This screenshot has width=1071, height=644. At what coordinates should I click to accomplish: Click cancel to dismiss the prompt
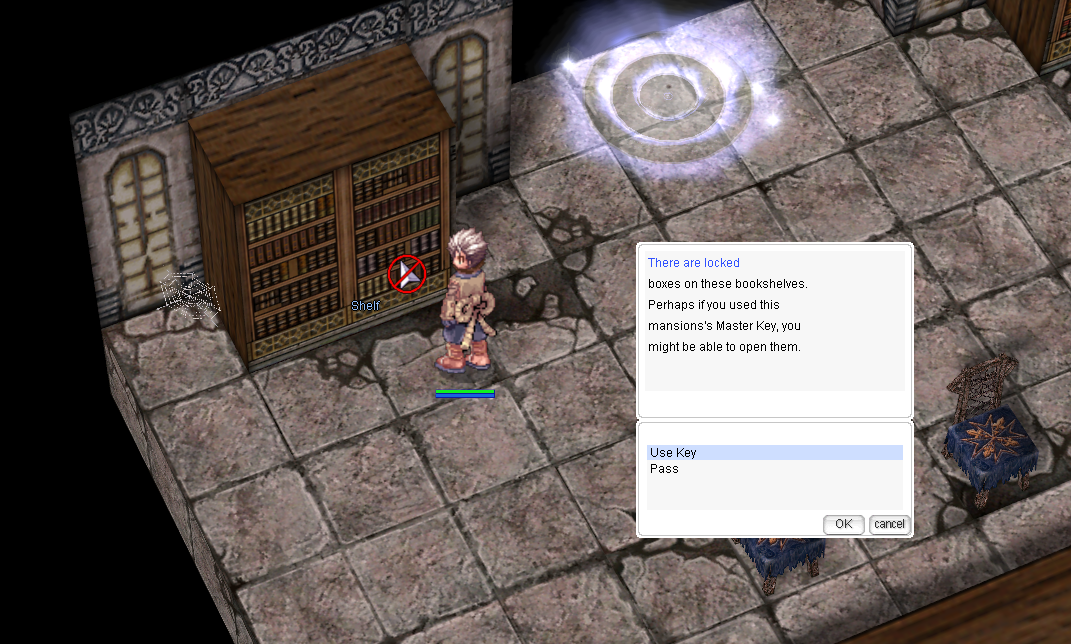tap(888, 524)
